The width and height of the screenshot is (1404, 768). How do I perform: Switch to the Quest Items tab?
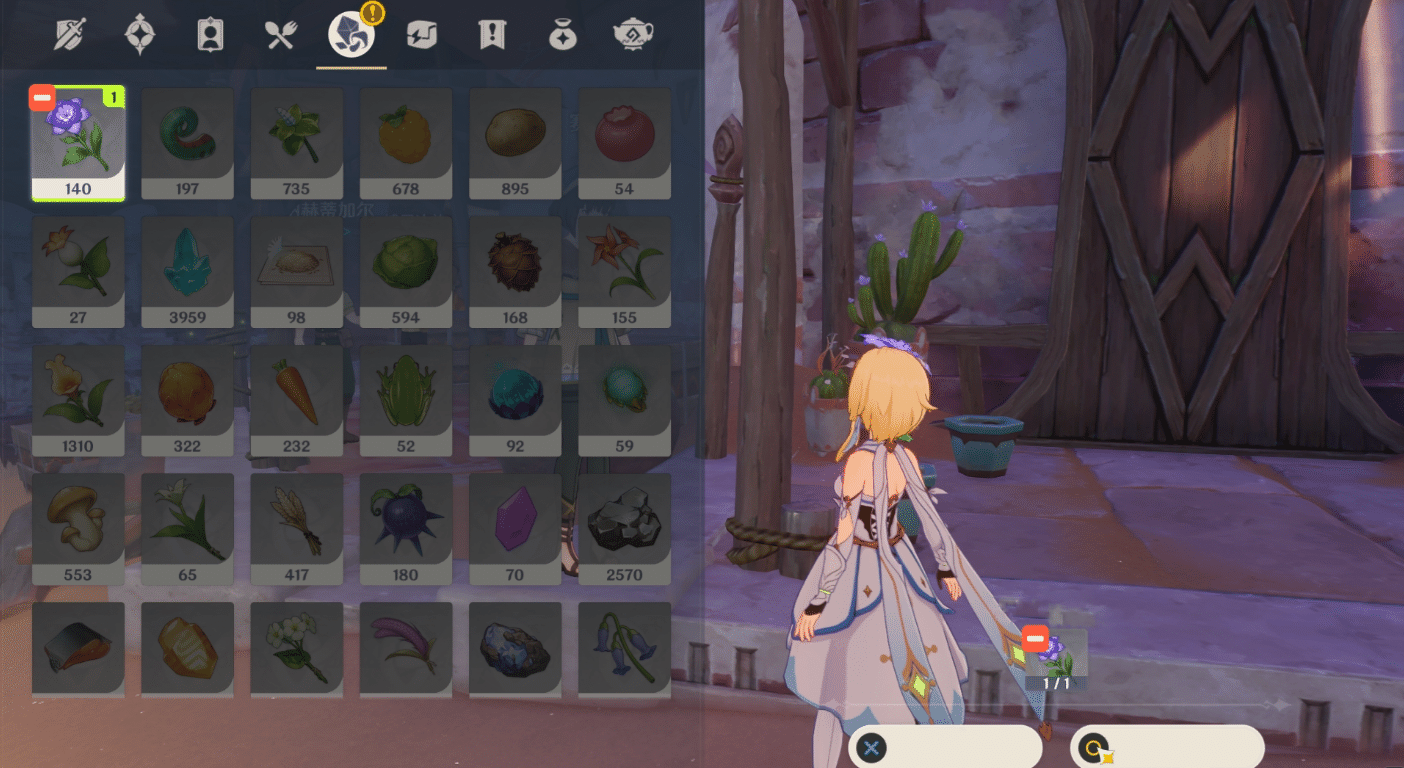[x=492, y=33]
